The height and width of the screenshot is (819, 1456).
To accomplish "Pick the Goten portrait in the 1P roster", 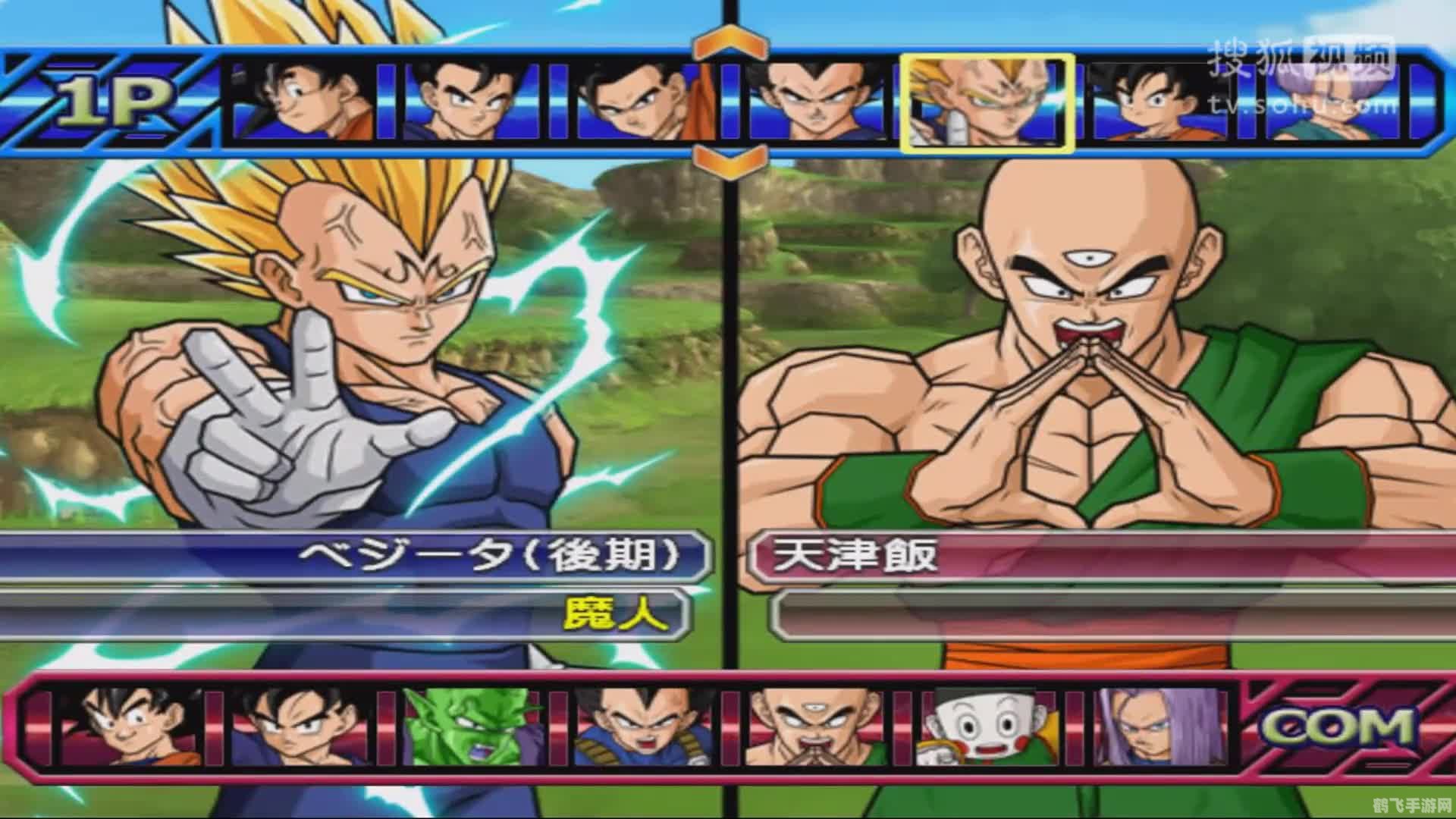I will 1160,102.
